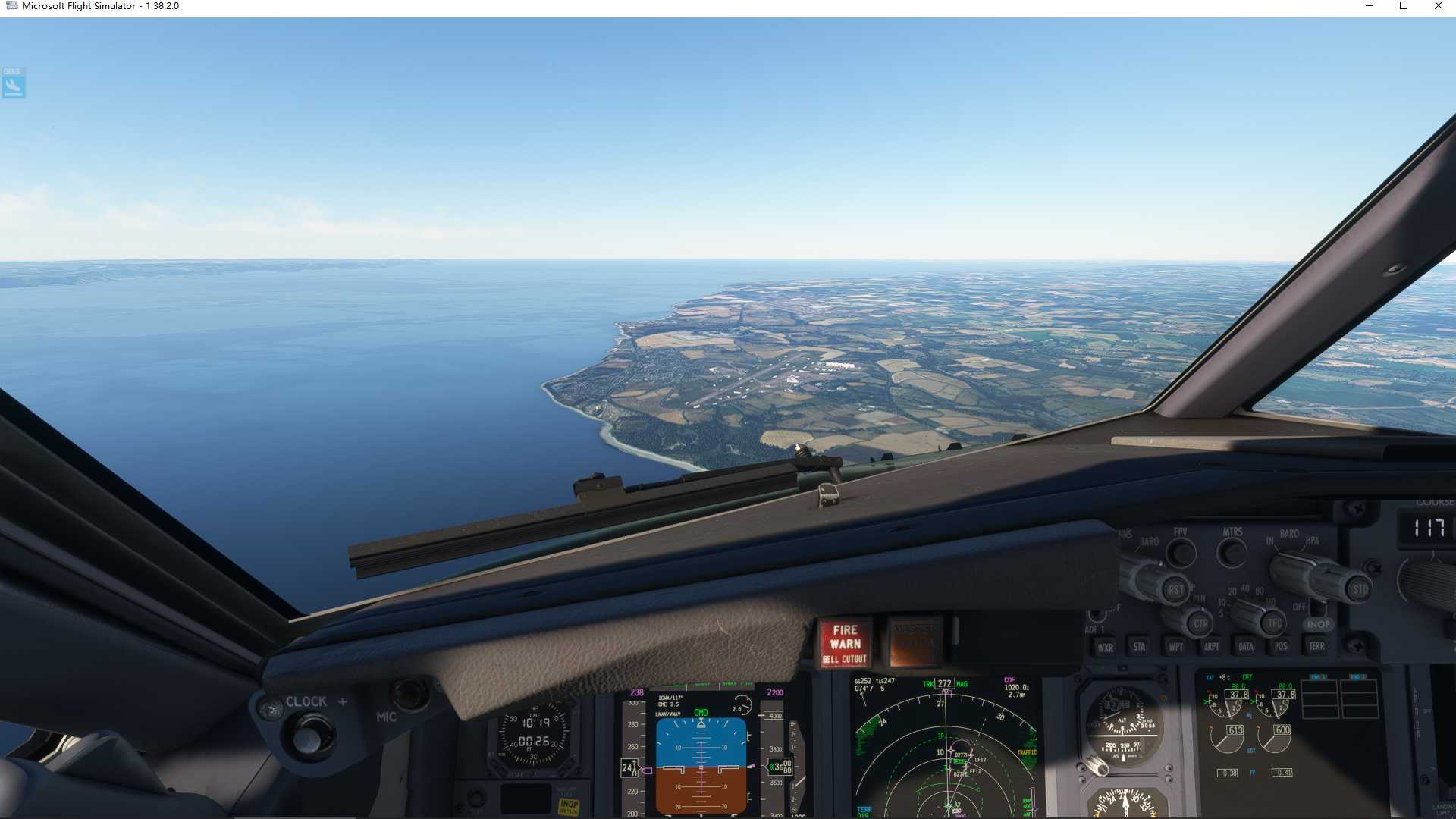
Task: Toggle the DATA overlay on the EFIS
Action: [1245, 646]
